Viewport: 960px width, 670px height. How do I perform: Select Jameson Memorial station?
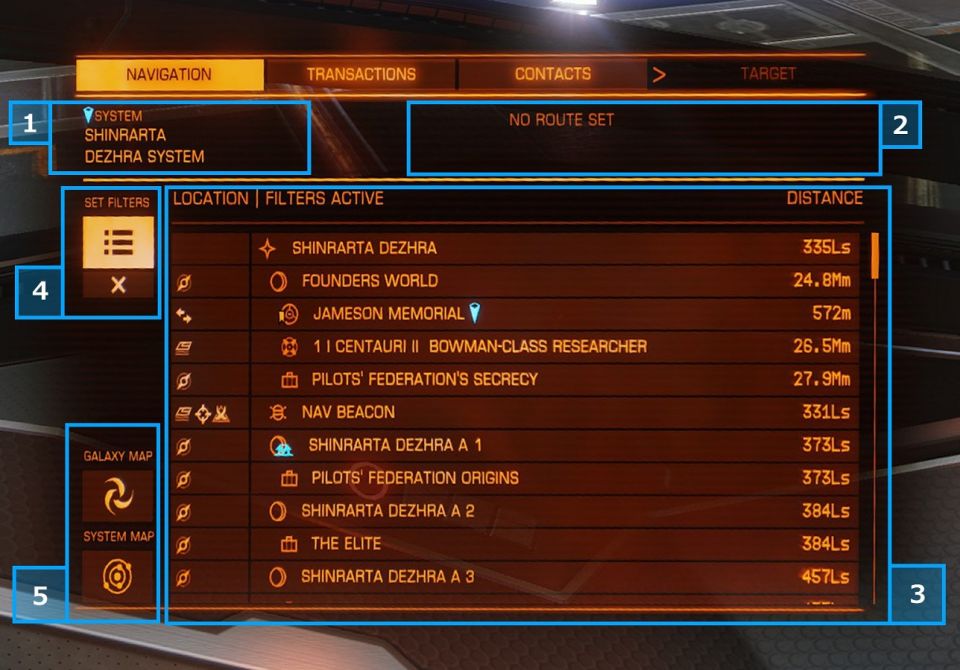click(555, 314)
